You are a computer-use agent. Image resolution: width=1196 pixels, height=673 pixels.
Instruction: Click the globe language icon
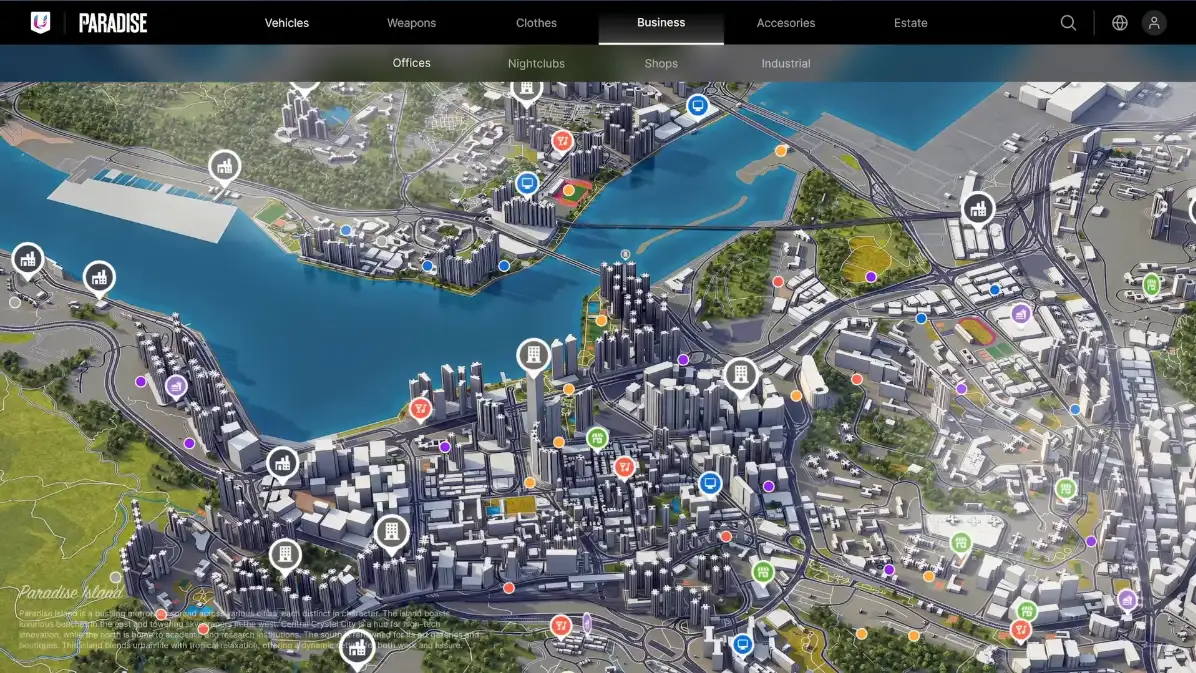[1120, 23]
